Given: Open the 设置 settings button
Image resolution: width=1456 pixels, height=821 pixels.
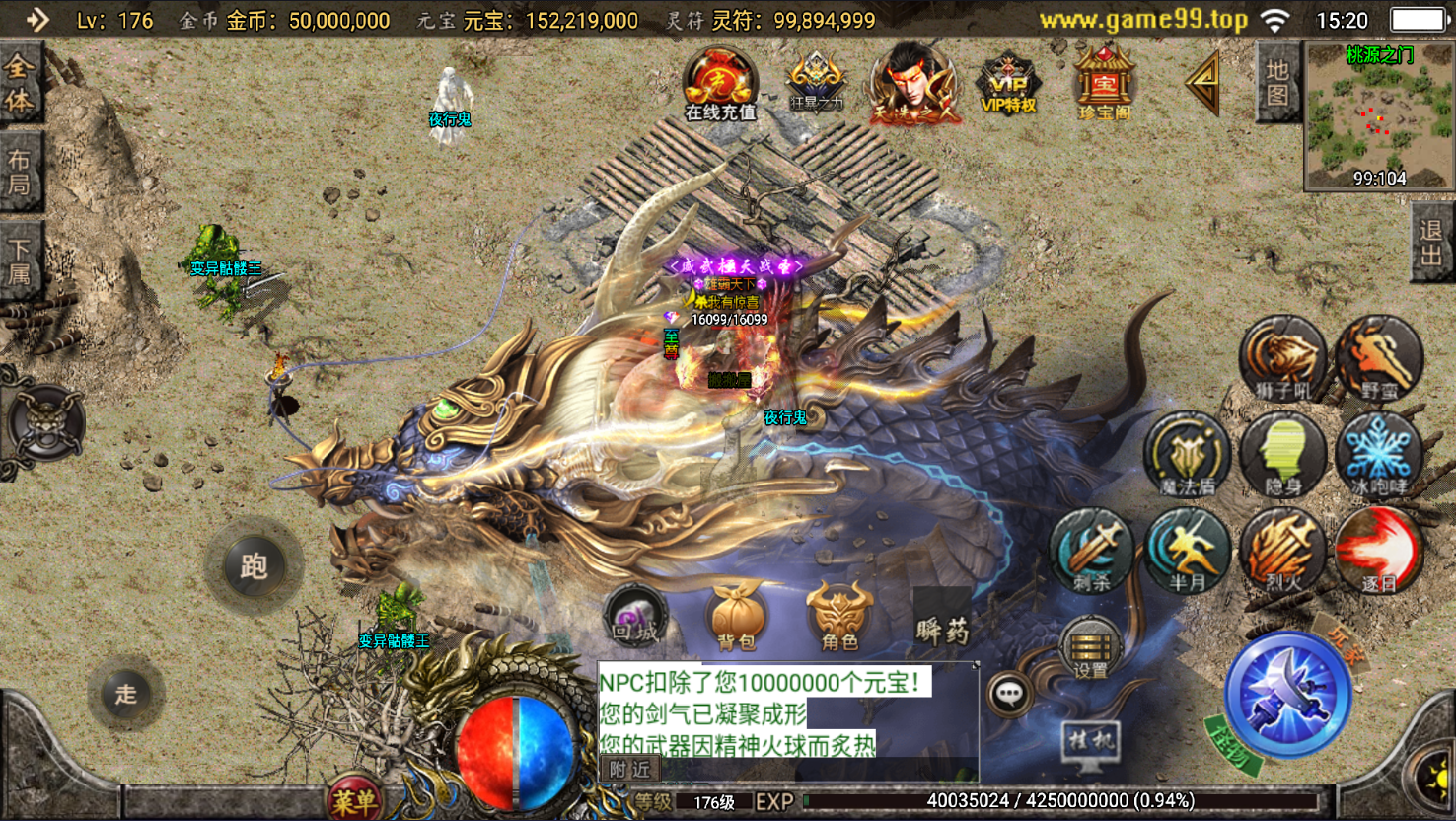Looking at the screenshot, I should [x=1090, y=649].
